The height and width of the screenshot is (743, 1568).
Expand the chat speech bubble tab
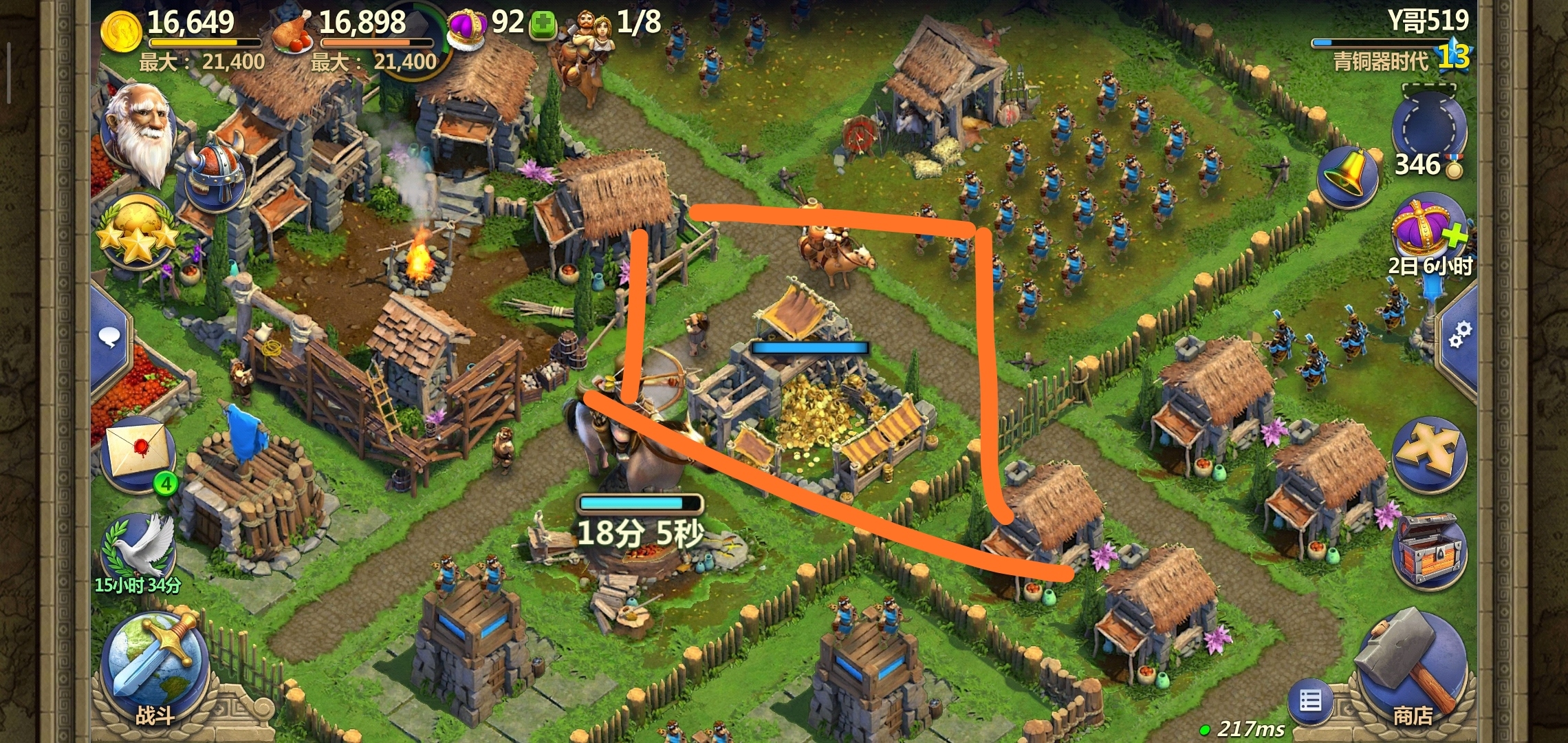(x=110, y=337)
